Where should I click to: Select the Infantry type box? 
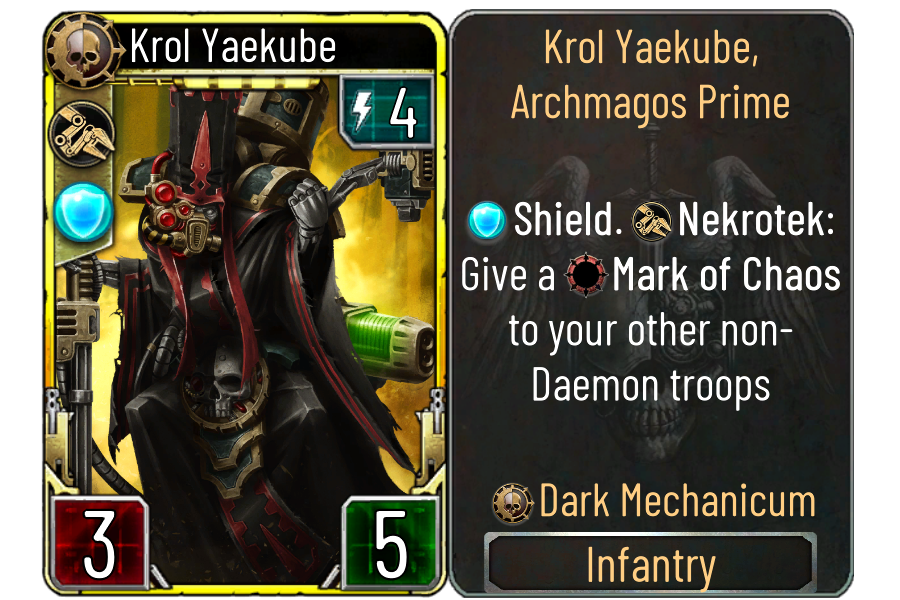(650, 564)
